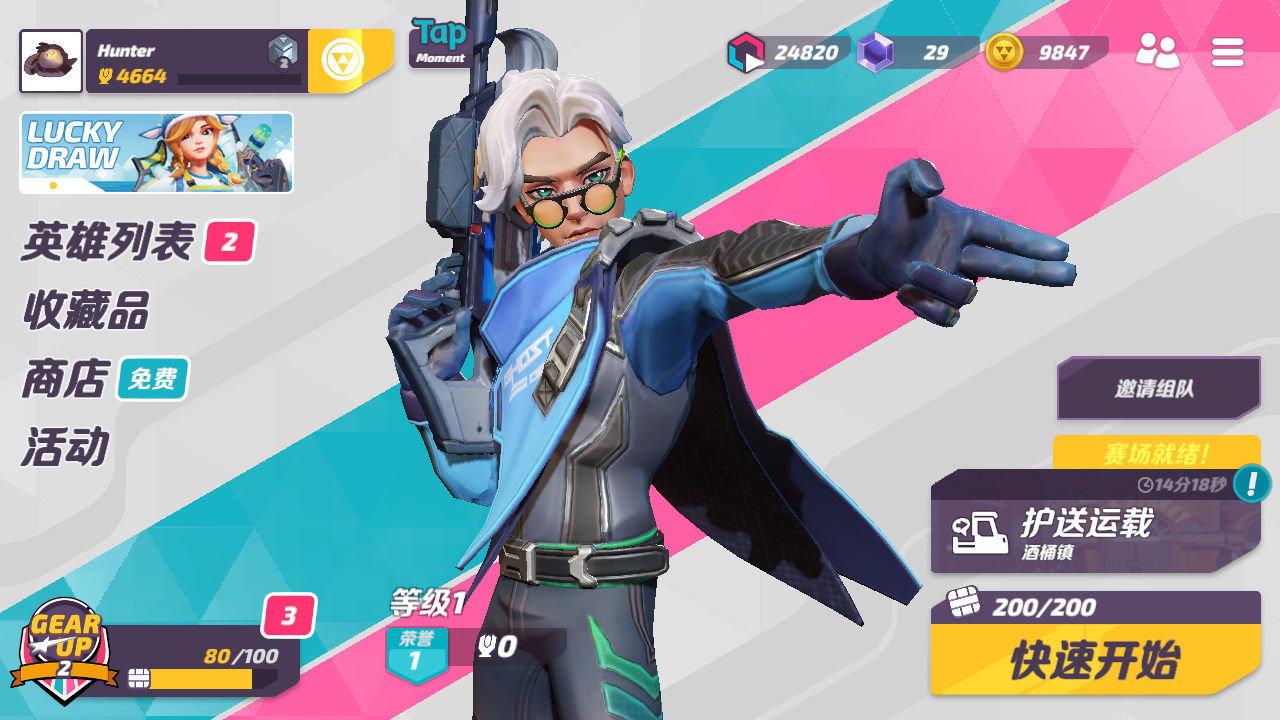Viewport: 1280px width, 720px height.
Task: Open the Hunter player profile avatar
Action: pos(51,61)
